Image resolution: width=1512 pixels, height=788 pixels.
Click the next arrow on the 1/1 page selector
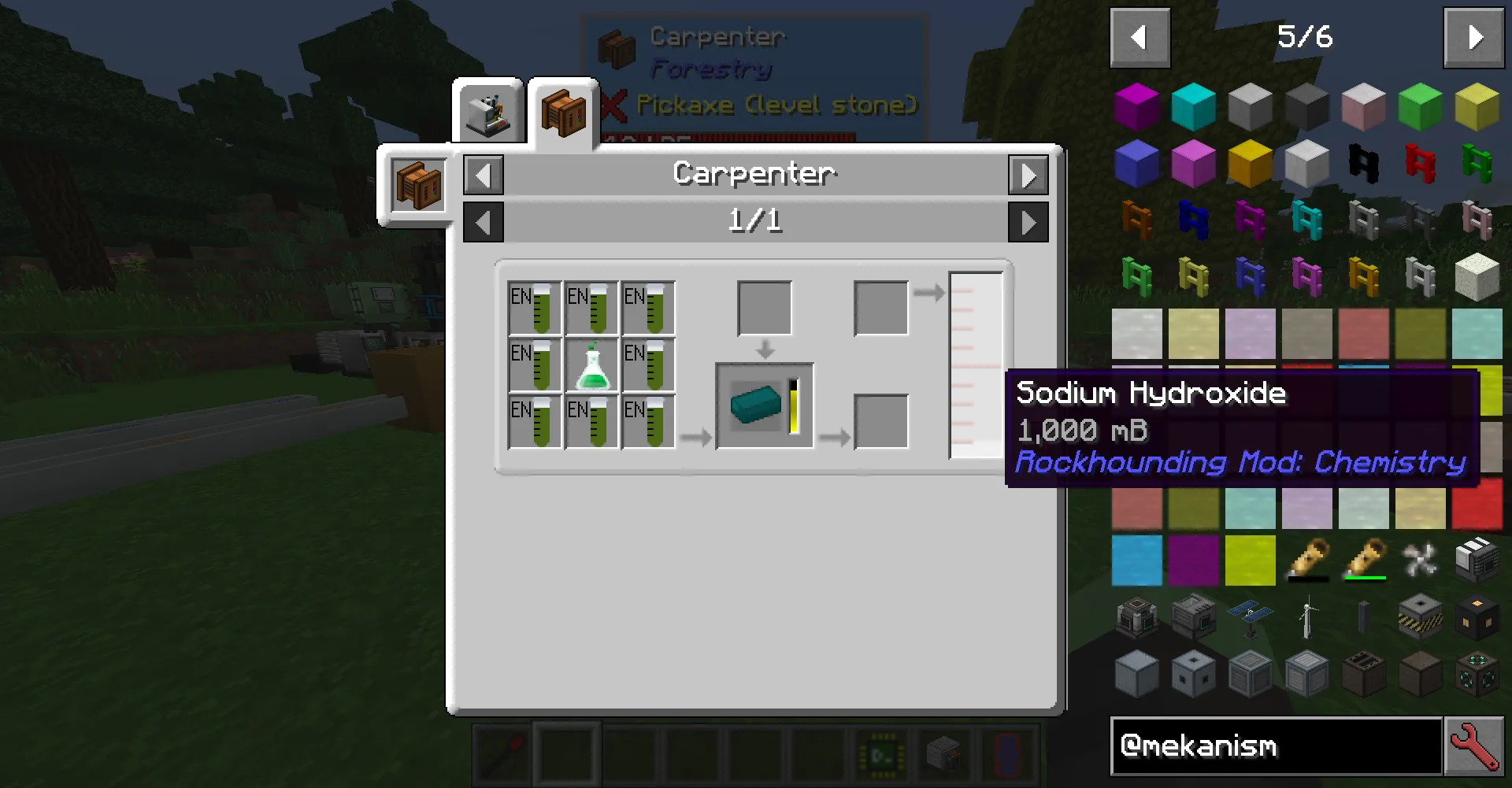[1028, 221]
